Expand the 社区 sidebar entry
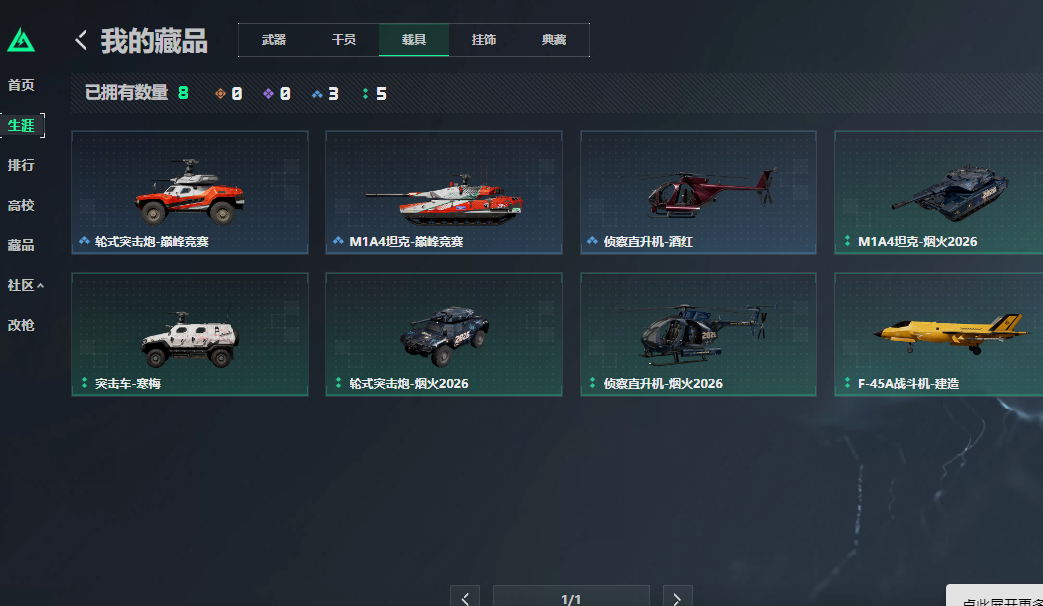Image resolution: width=1043 pixels, height=606 pixels. click(25, 285)
